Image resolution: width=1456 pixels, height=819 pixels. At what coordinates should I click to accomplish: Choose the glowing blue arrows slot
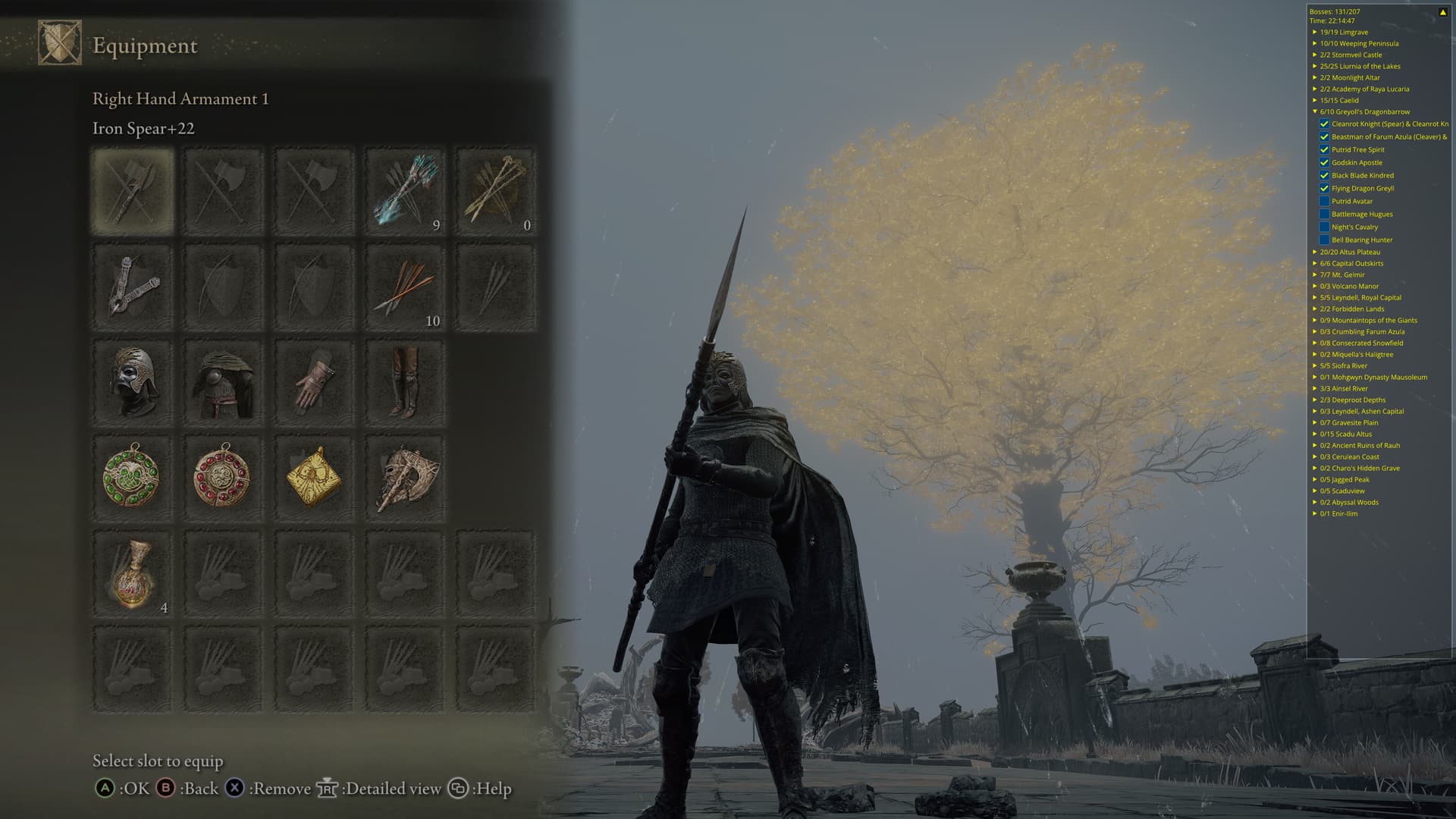[405, 191]
